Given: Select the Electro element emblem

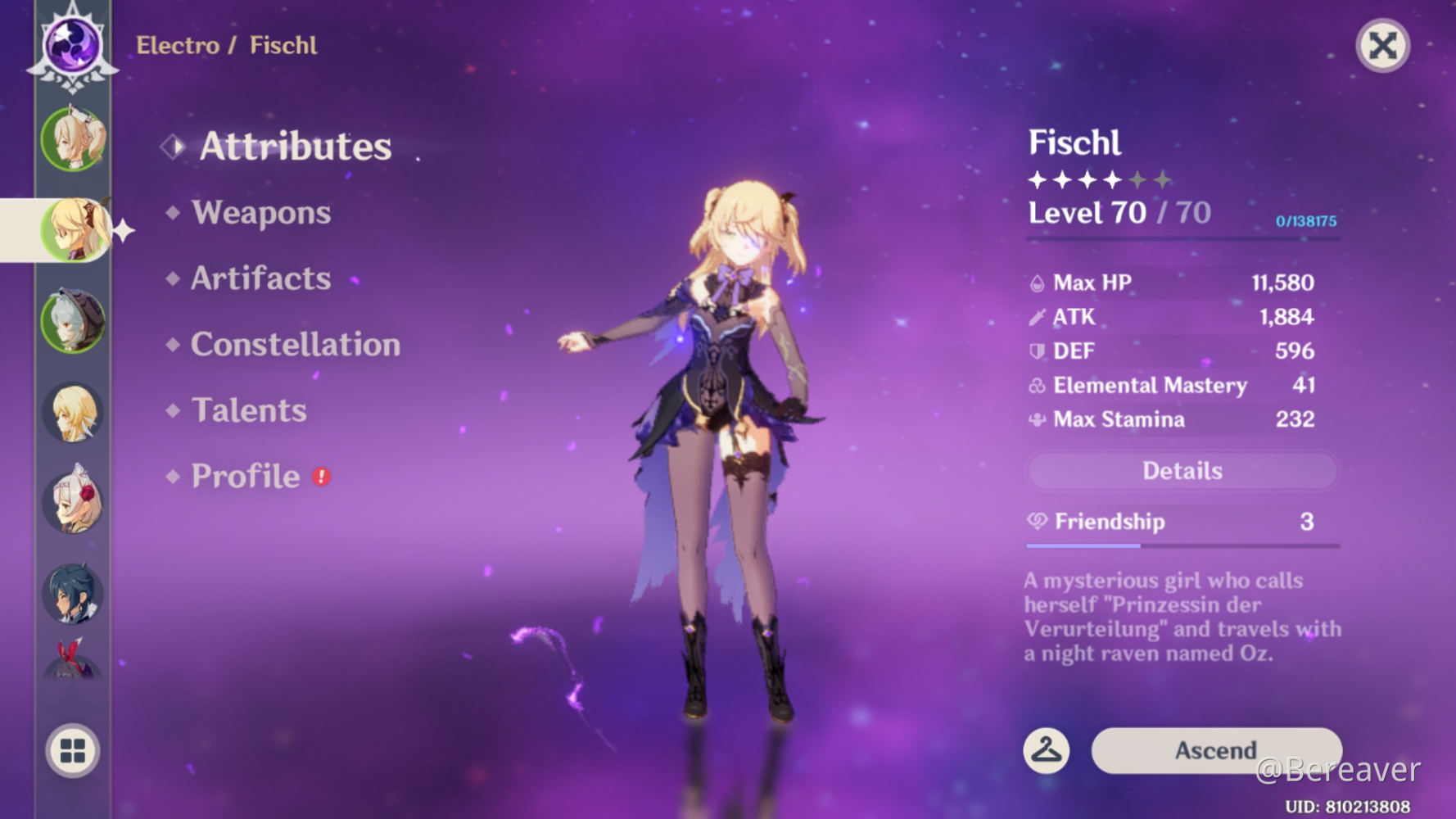Looking at the screenshot, I should coord(72,45).
